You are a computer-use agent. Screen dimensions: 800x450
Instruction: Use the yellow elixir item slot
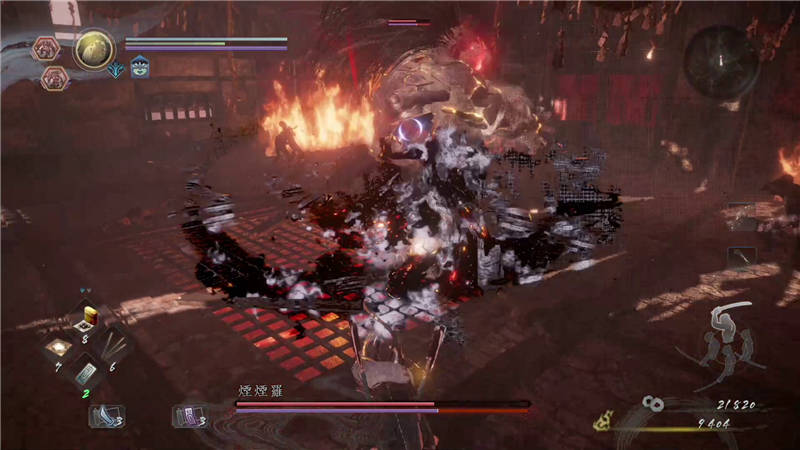pyautogui.click(x=88, y=320)
